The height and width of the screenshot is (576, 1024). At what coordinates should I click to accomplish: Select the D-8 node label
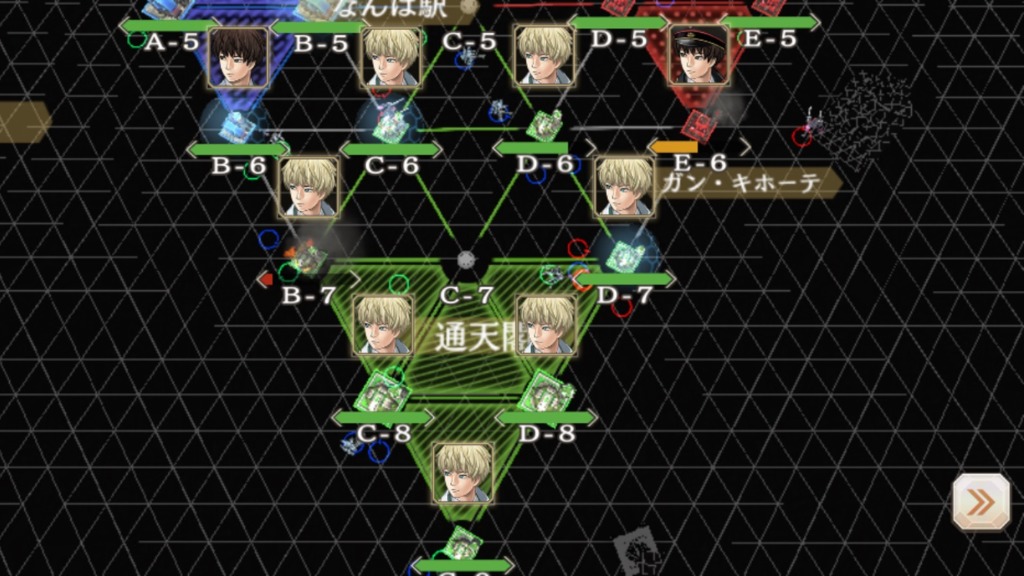click(546, 432)
